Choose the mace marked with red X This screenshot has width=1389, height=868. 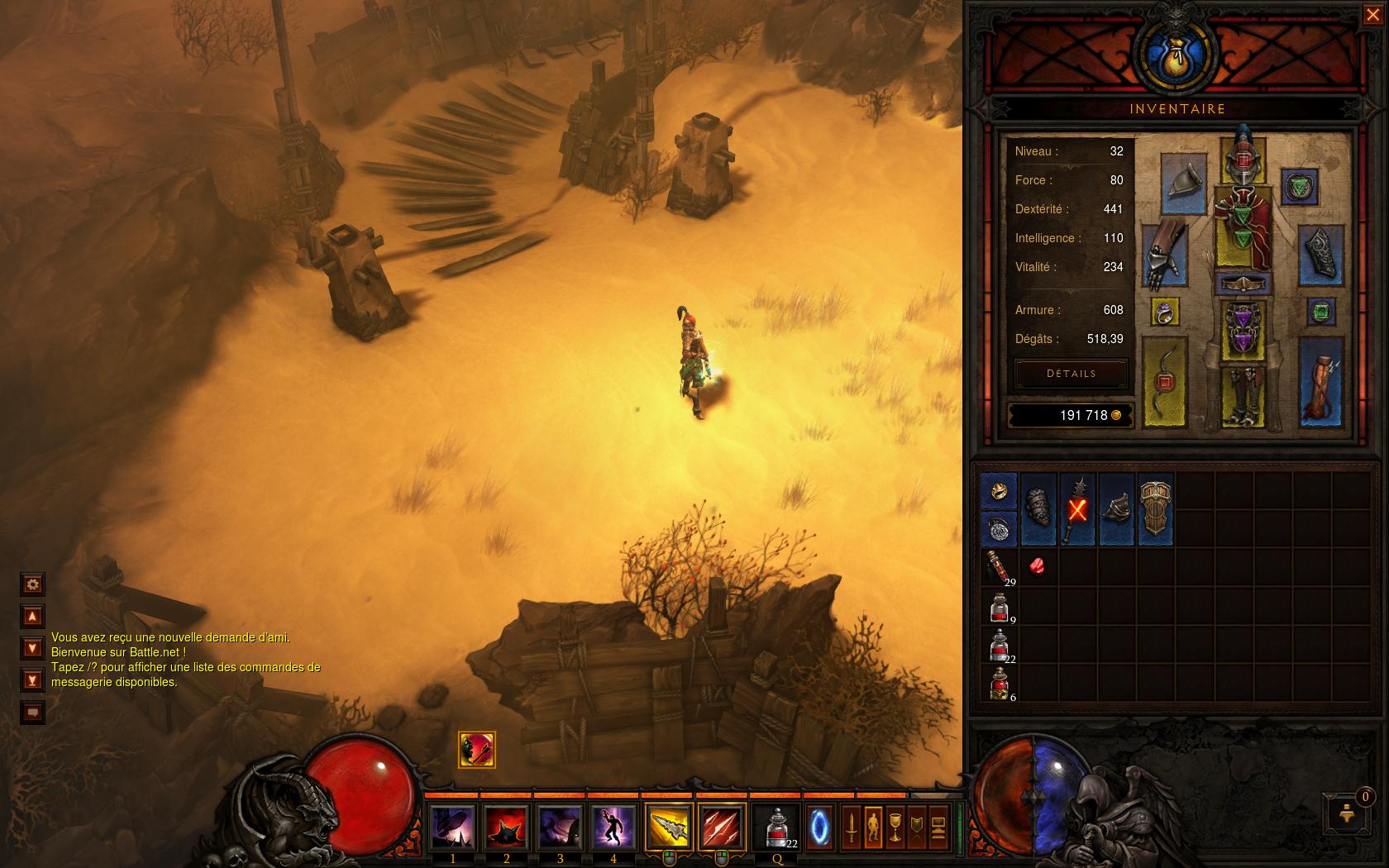pyautogui.click(x=1077, y=508)
